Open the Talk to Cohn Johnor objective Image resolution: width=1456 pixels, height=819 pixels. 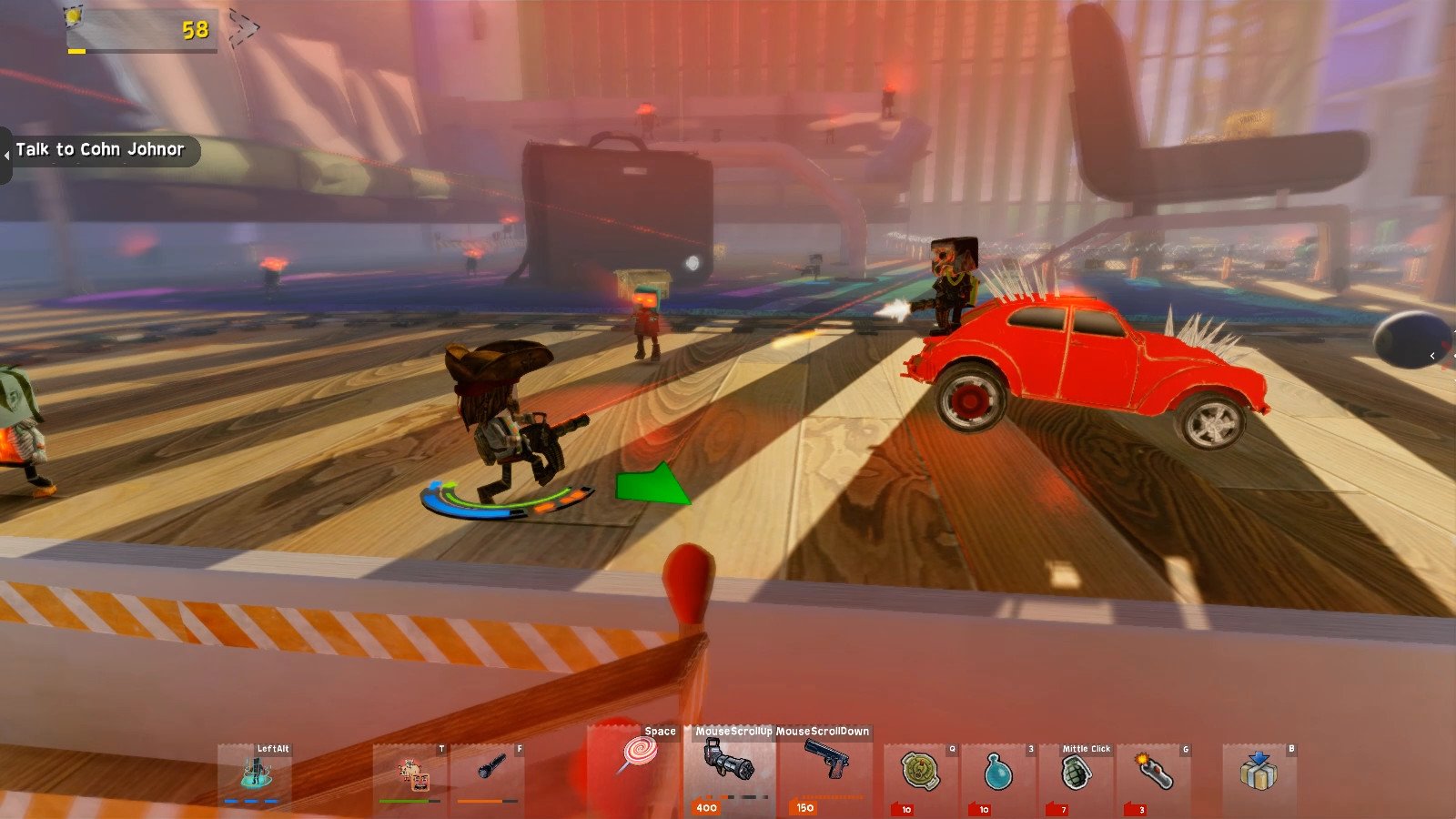[100, 150]
